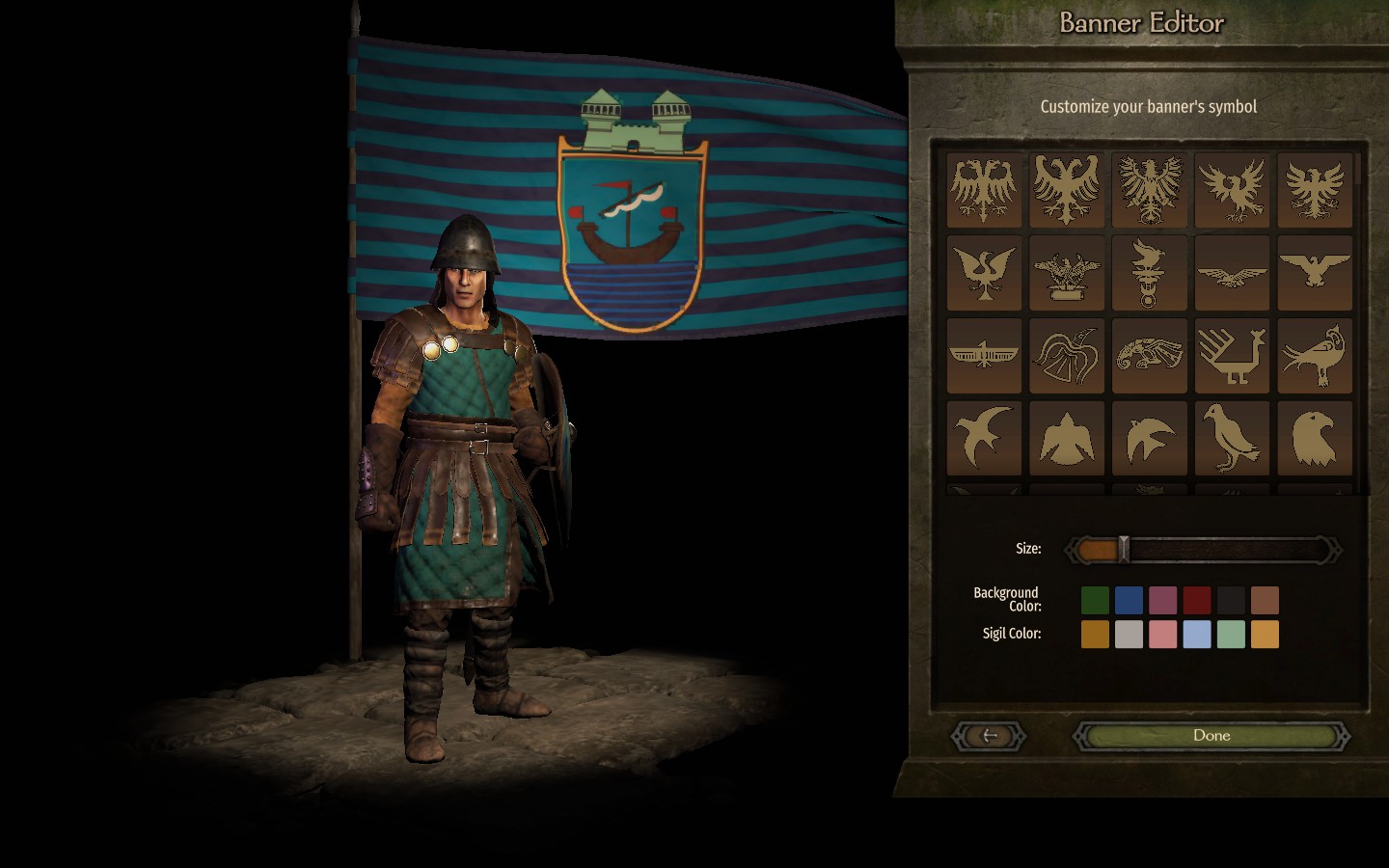Choose the serpent-like dragon sigil
This screenshot has height=868, width=1389.
1150,355
